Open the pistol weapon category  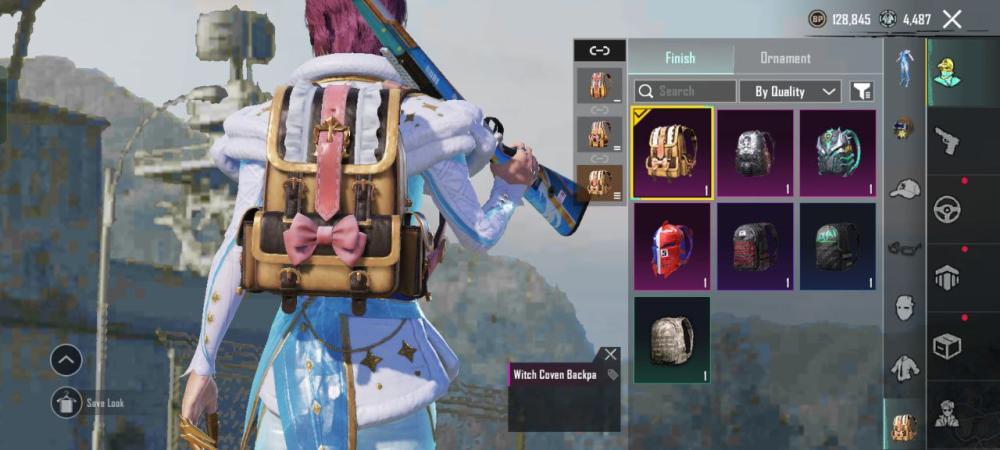pos(946,141)
